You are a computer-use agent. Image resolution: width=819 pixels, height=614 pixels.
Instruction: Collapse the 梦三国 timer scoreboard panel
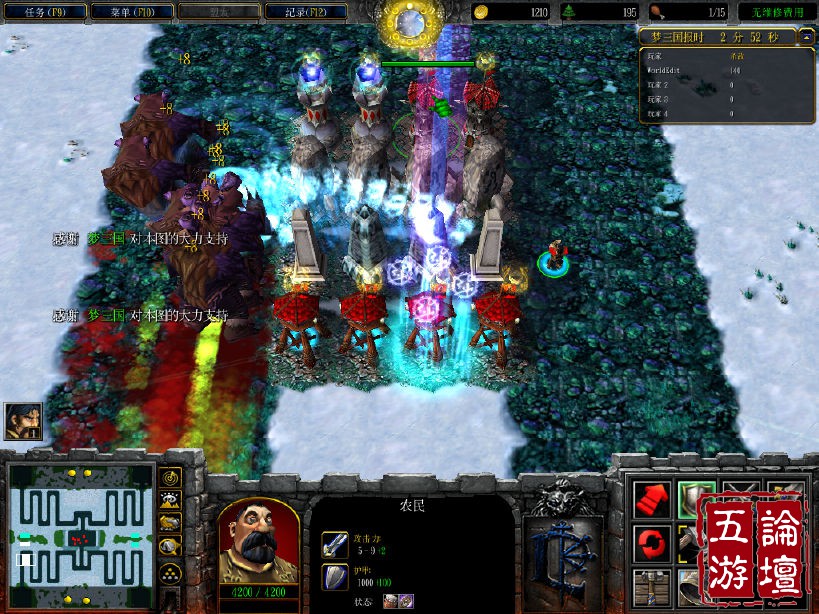click(x=806, y=37)
